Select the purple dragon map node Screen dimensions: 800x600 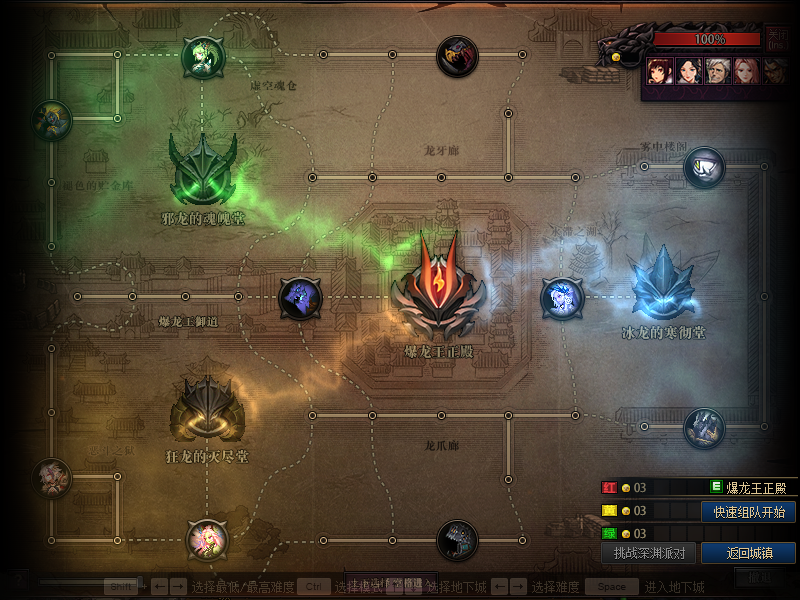(x=300, y=298)
